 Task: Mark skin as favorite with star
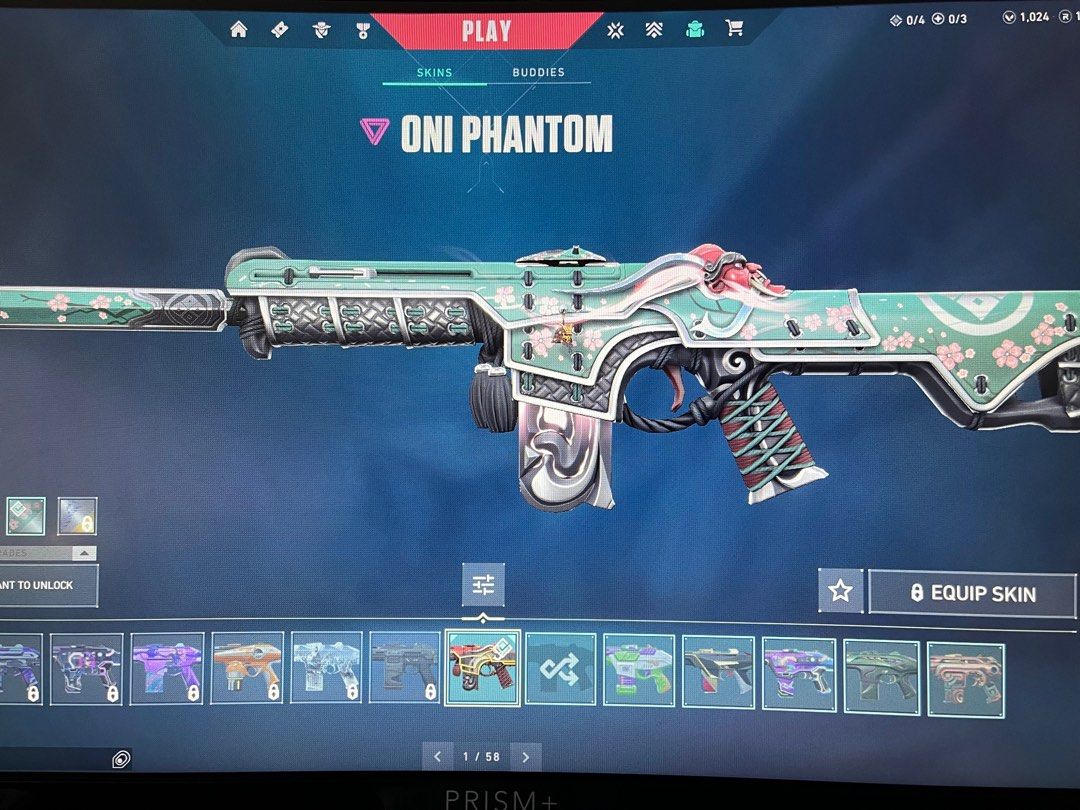840,591
